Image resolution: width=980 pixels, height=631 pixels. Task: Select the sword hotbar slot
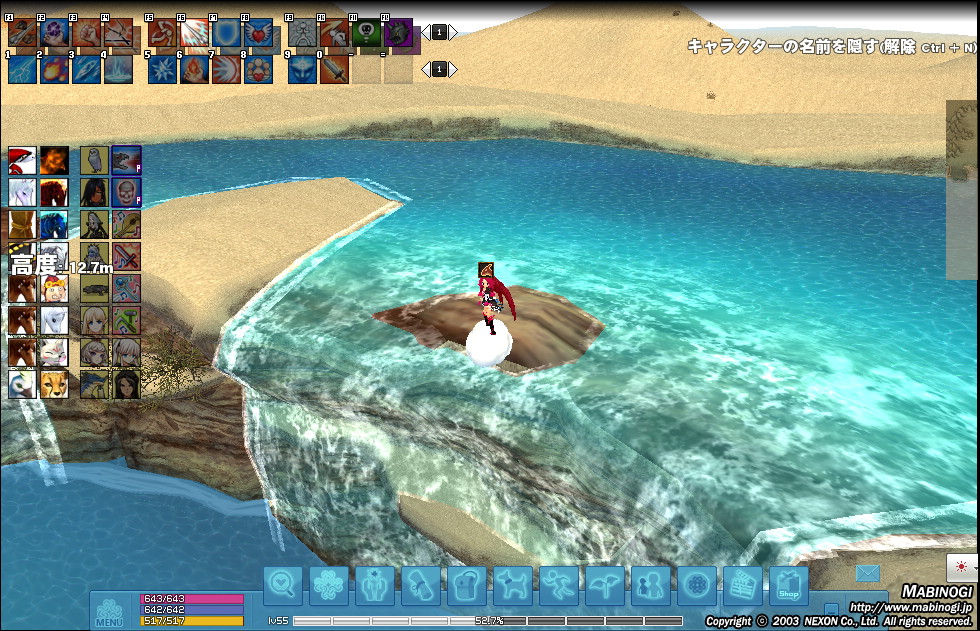click(x=334, y=69)
